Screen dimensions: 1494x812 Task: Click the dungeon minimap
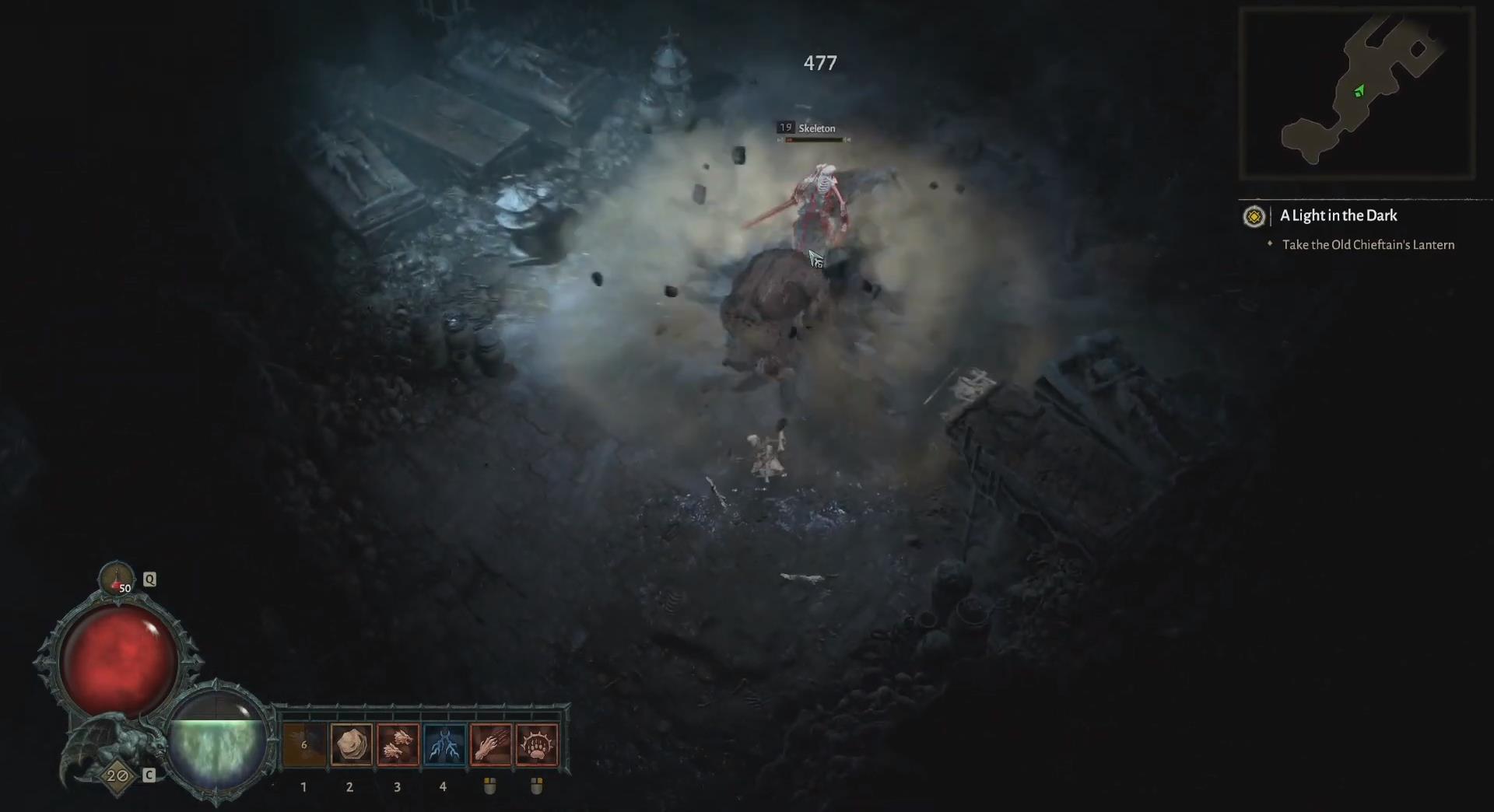[x=1356, y=93]
